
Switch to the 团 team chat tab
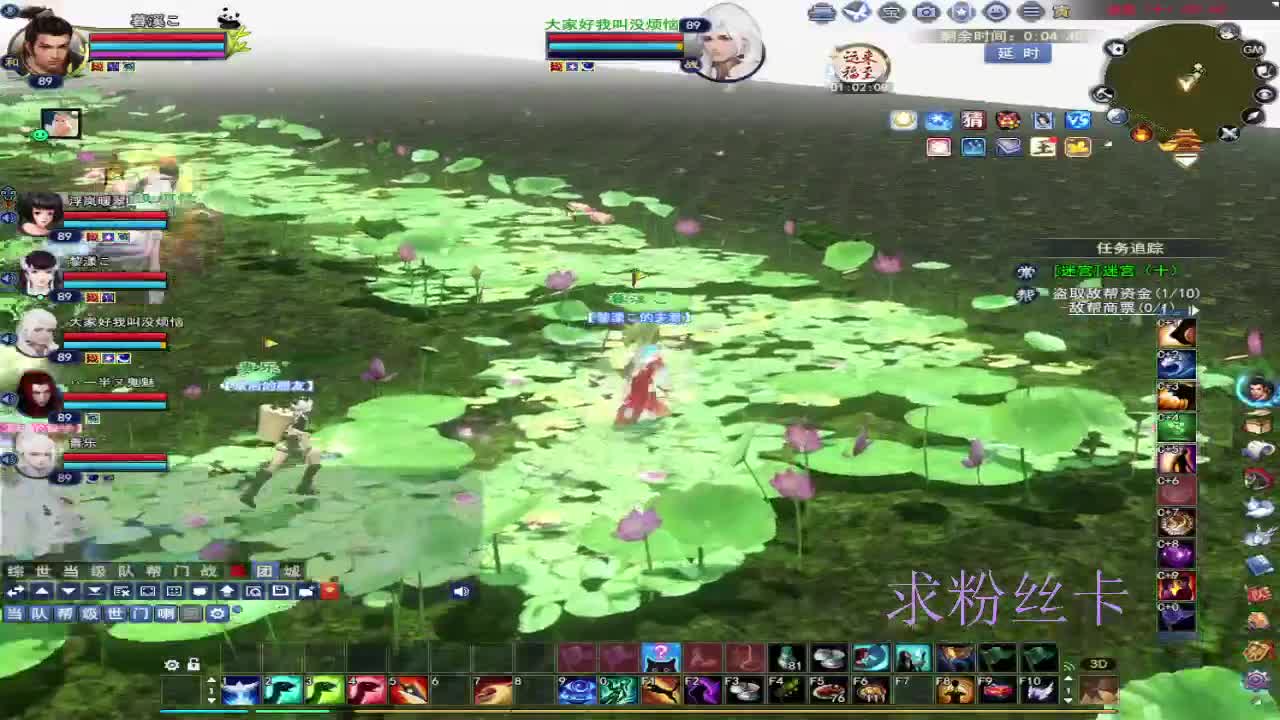coord(266,571)
